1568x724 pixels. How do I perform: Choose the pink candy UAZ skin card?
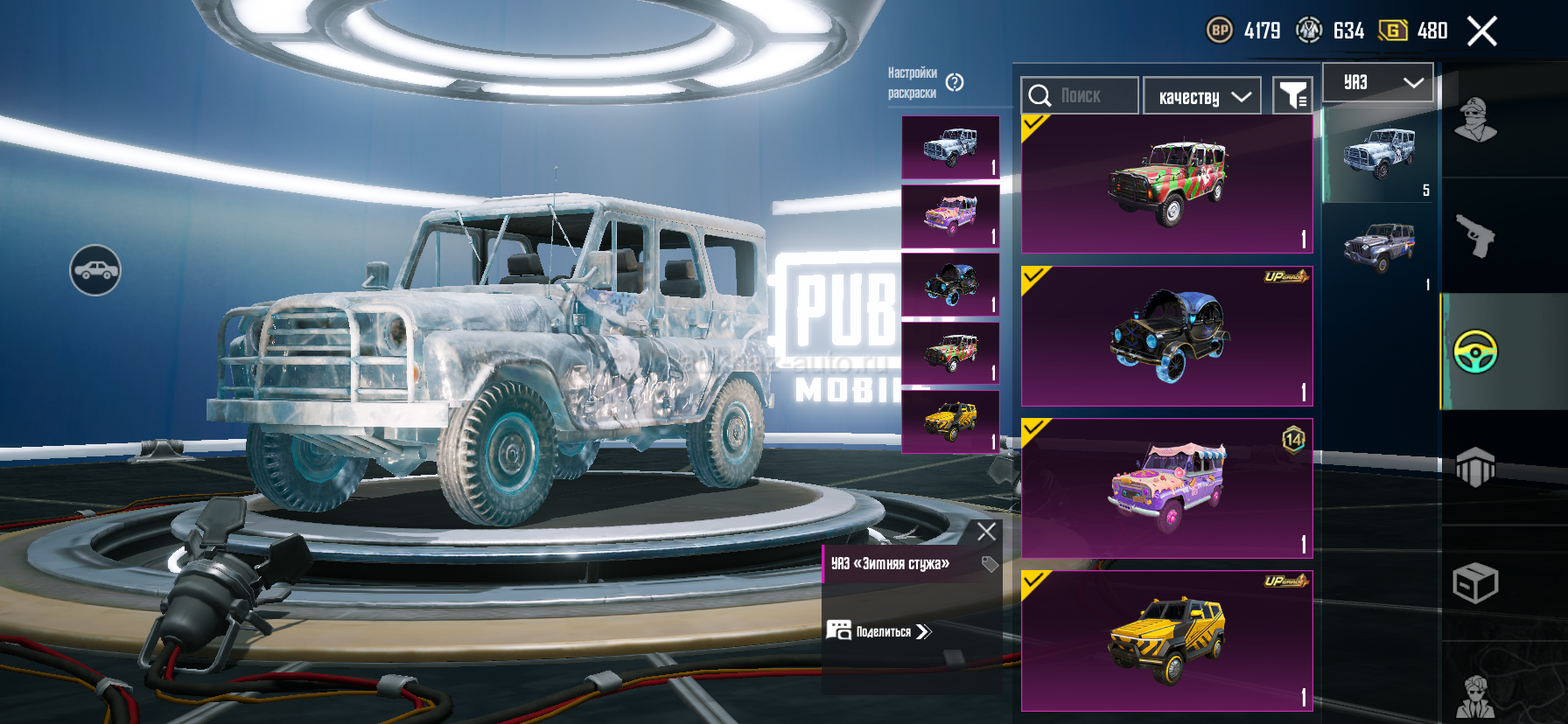[1166, 488]
